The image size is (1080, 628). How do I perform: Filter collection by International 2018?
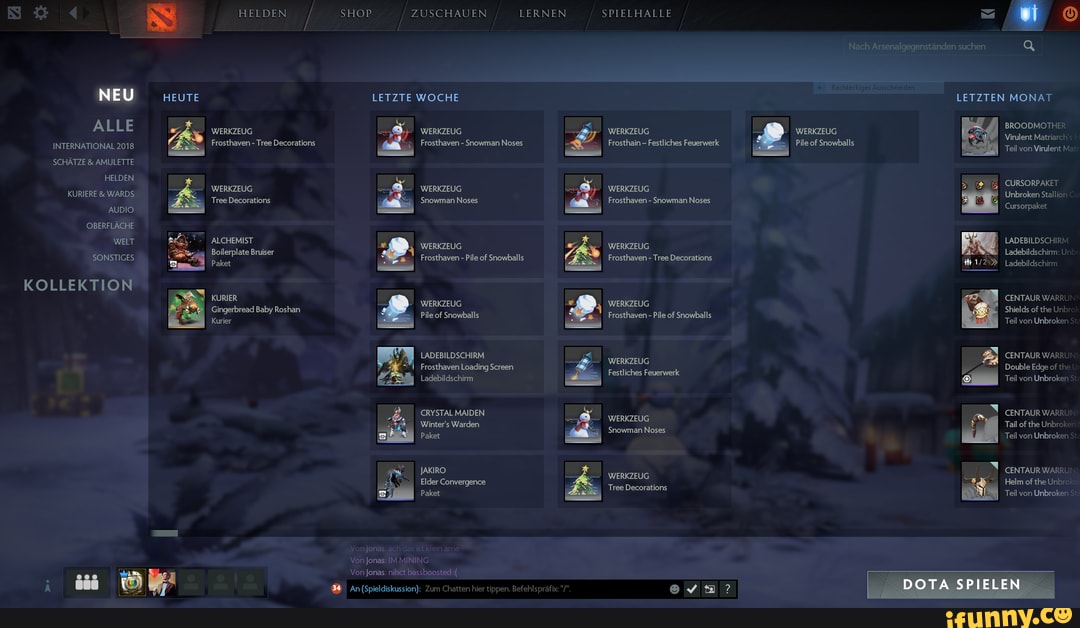pyautogui.click(x=93, y=146)
